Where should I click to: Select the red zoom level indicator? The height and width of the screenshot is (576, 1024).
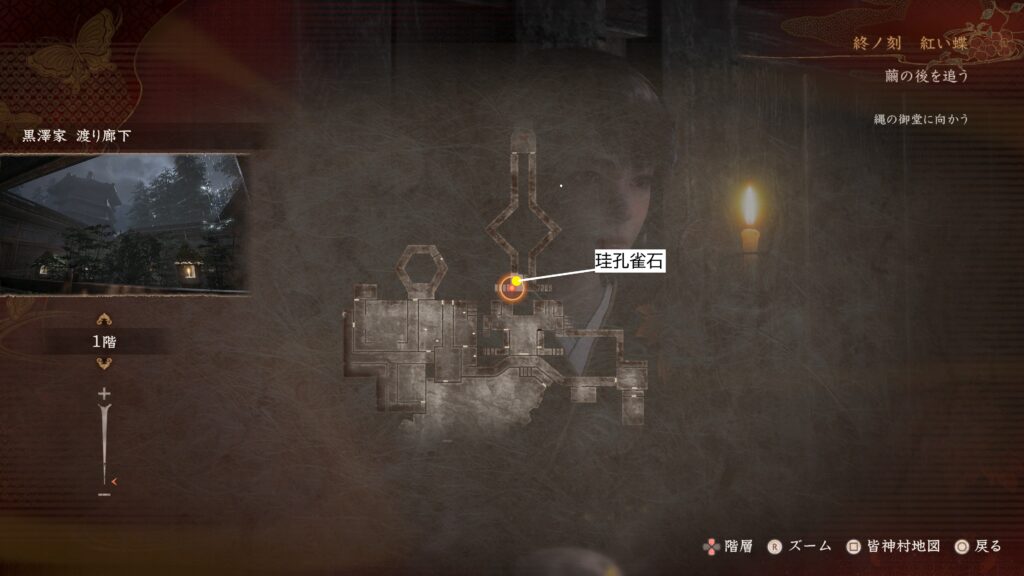coord(115,481)
